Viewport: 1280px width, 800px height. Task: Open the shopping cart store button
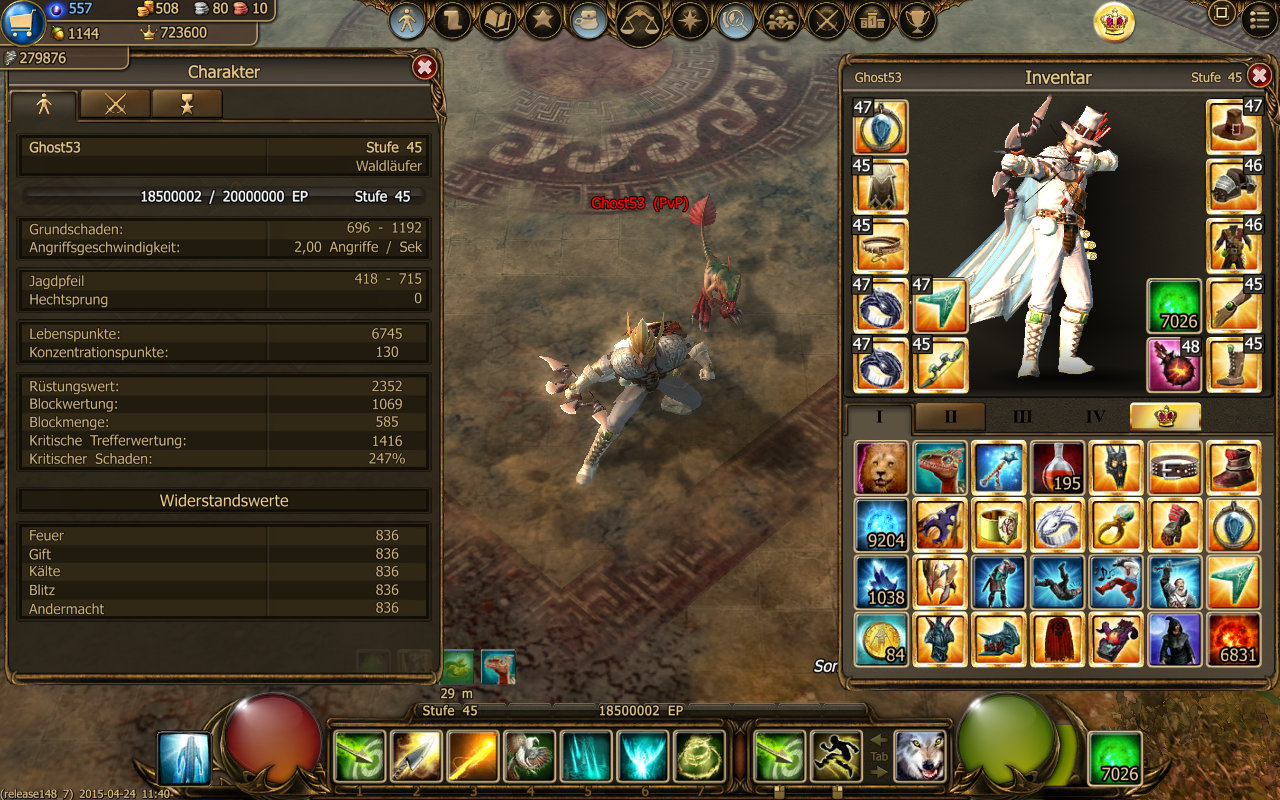(22, 22)
